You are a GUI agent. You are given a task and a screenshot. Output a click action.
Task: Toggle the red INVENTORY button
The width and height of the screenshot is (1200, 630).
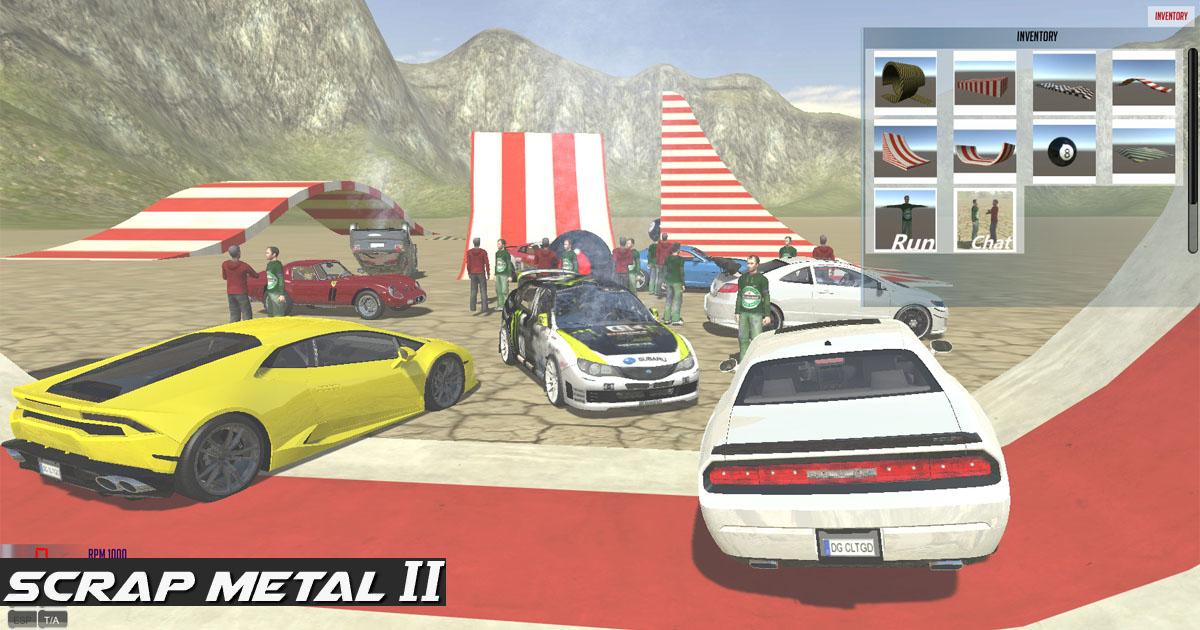click(x=1171, y=15)
